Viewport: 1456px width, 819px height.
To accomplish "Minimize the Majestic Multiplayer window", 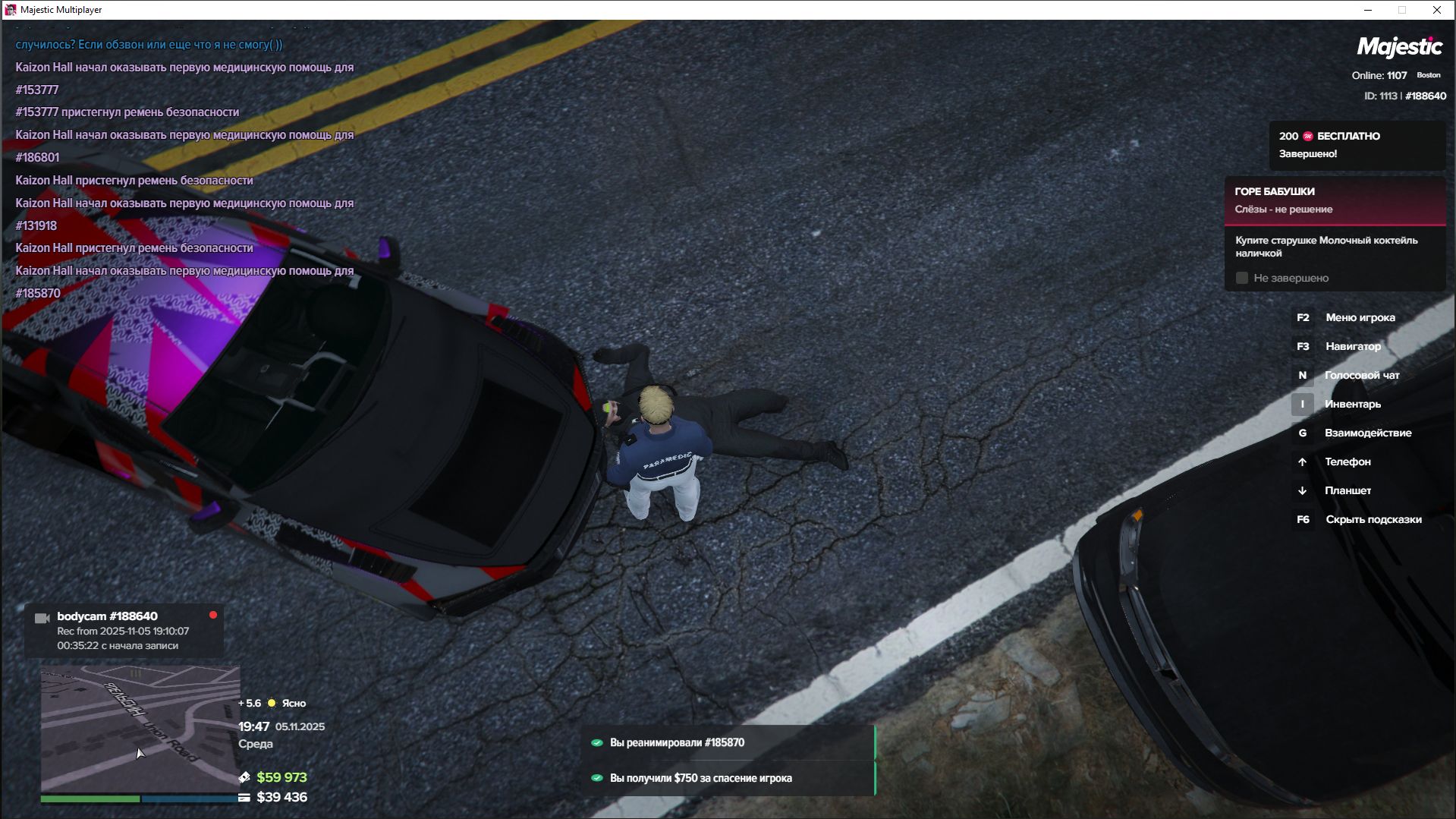I will click(1368, 10).
